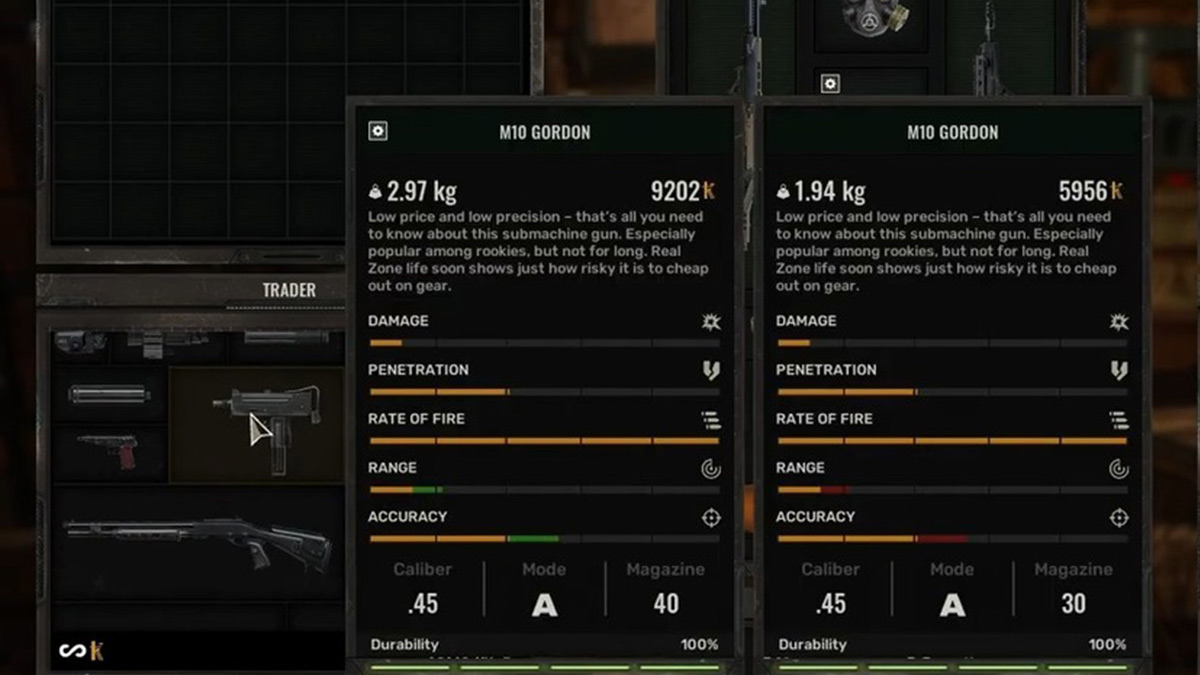The image size is (1200, 675).
Task: Choose the pump shotgun in trader stock
Action: tap(198, 540)
